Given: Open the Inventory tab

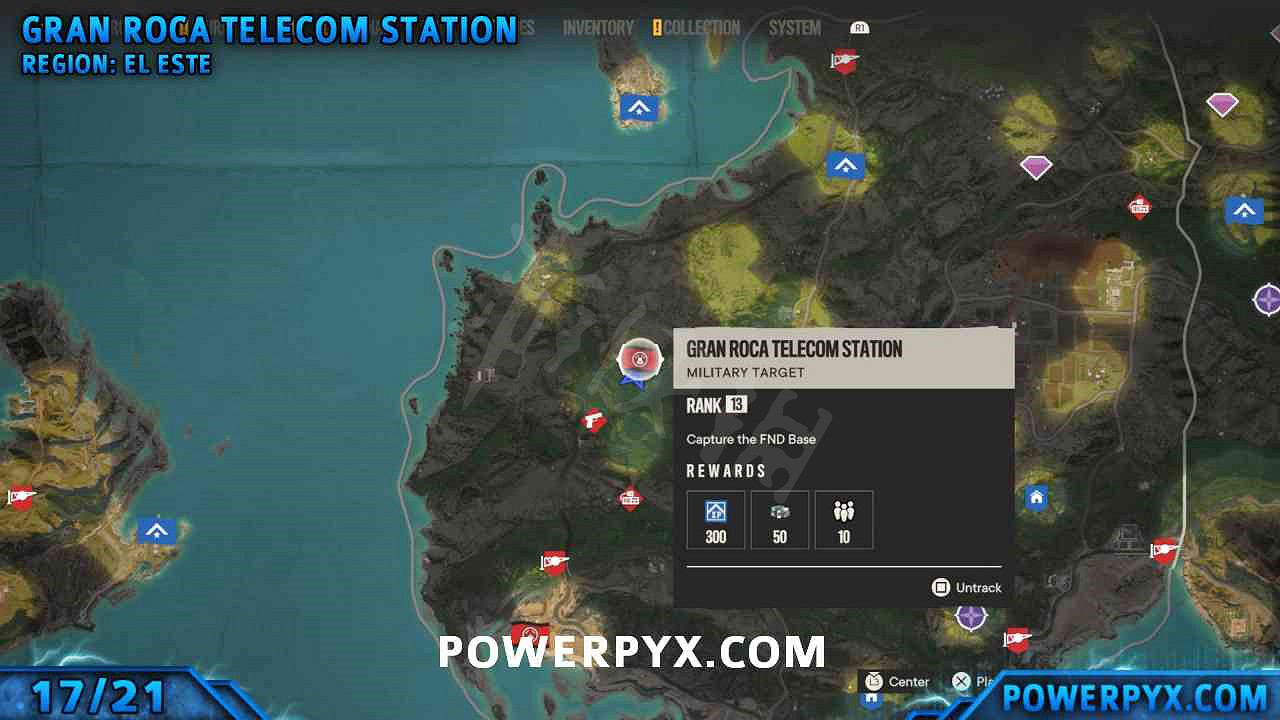Looking at the screenshot, I should 597,28.
